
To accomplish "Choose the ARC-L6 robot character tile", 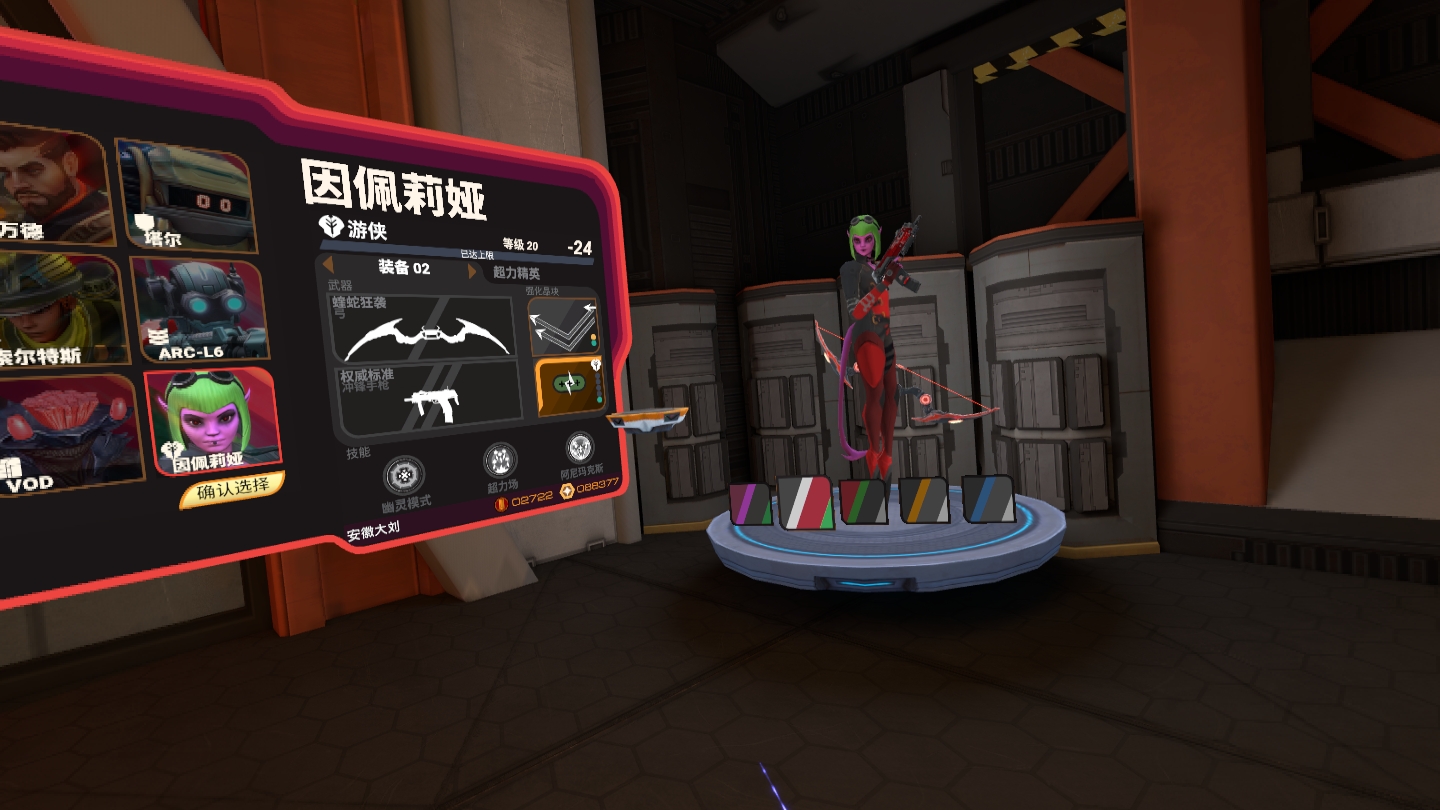I will point(199,309).
